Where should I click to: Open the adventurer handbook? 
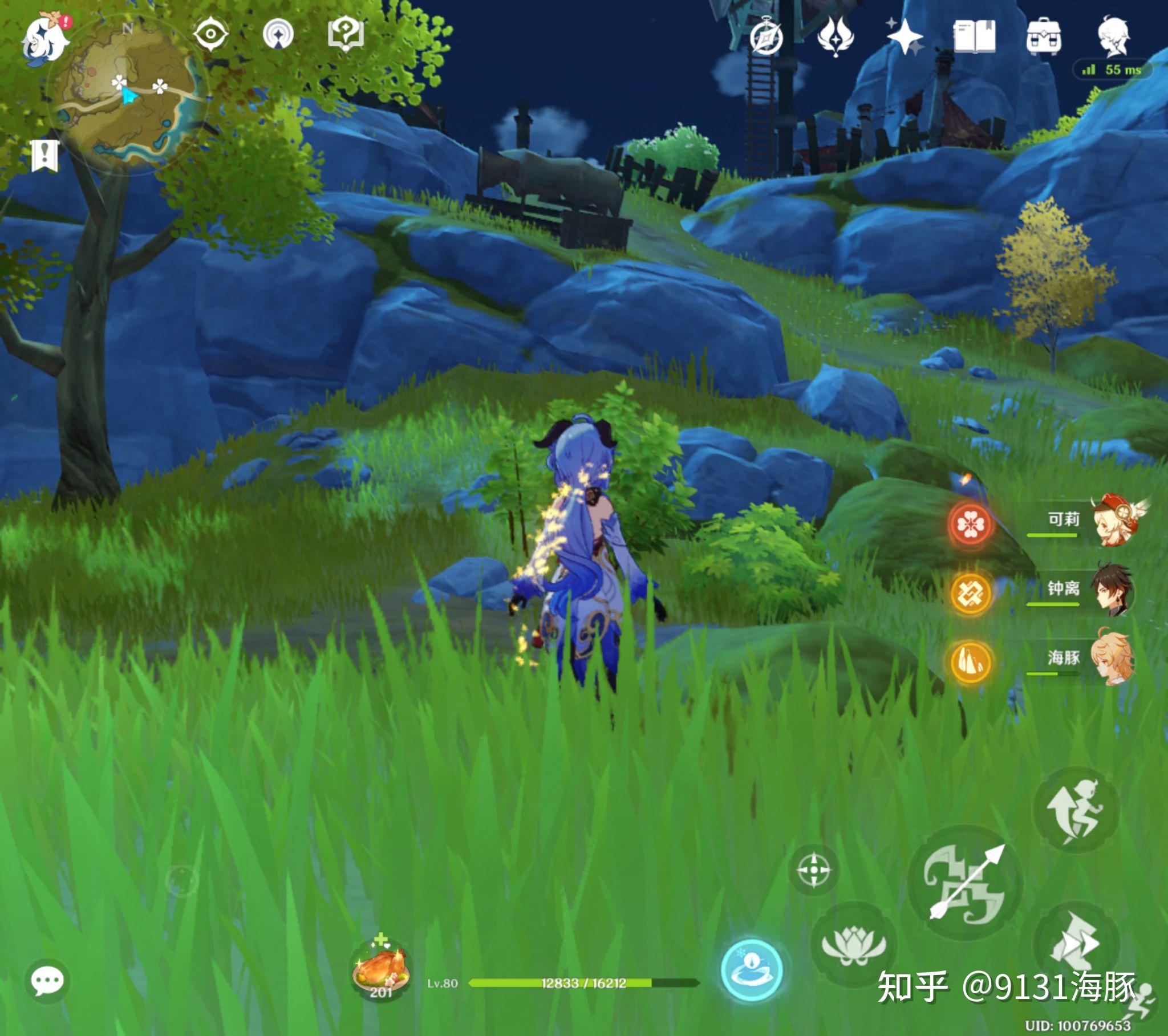coord(975,38)
